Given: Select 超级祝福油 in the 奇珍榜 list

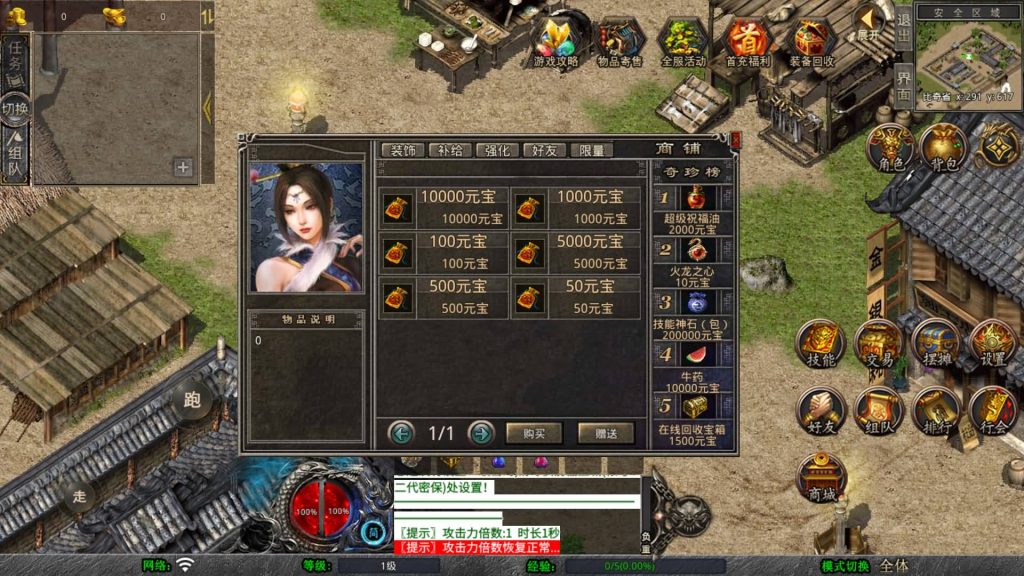Looking at the screenshot, I should point(694,207).
